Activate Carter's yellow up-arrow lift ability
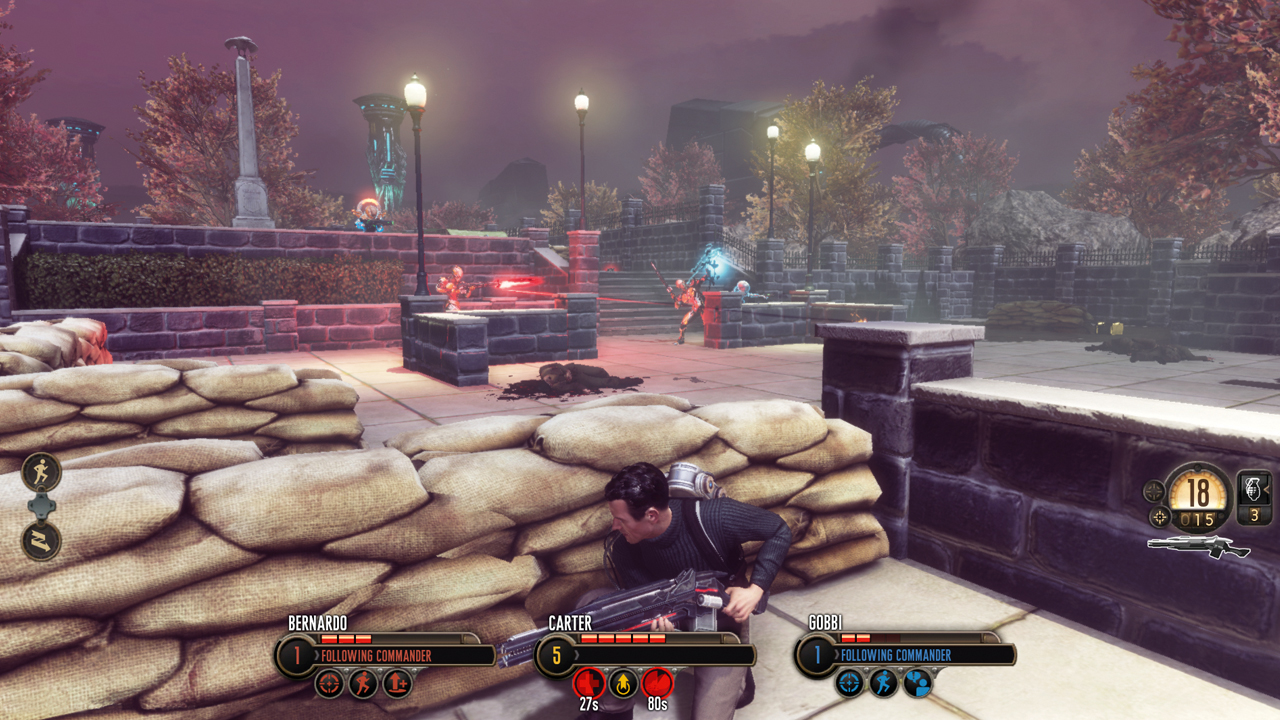1280x720 pixels. pos(623,683)
